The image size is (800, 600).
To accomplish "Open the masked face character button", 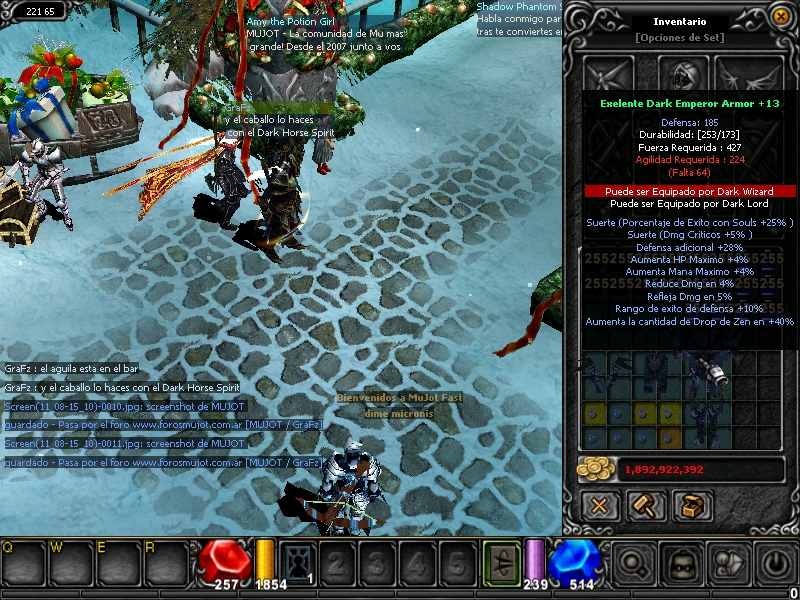I will click(682, 565).
